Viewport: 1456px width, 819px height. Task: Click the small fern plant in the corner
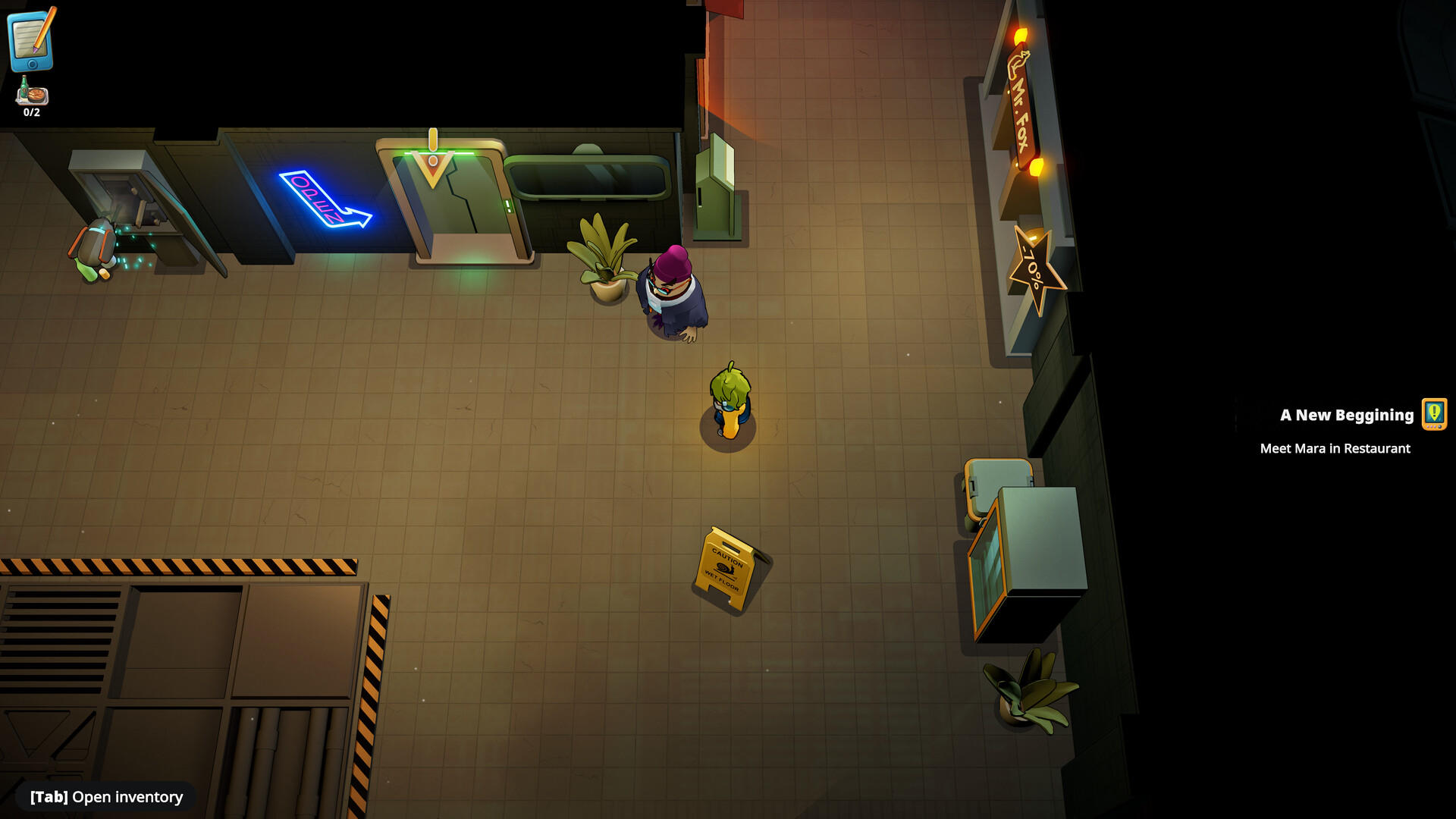pyautogui.click(x=1028, y=686)
